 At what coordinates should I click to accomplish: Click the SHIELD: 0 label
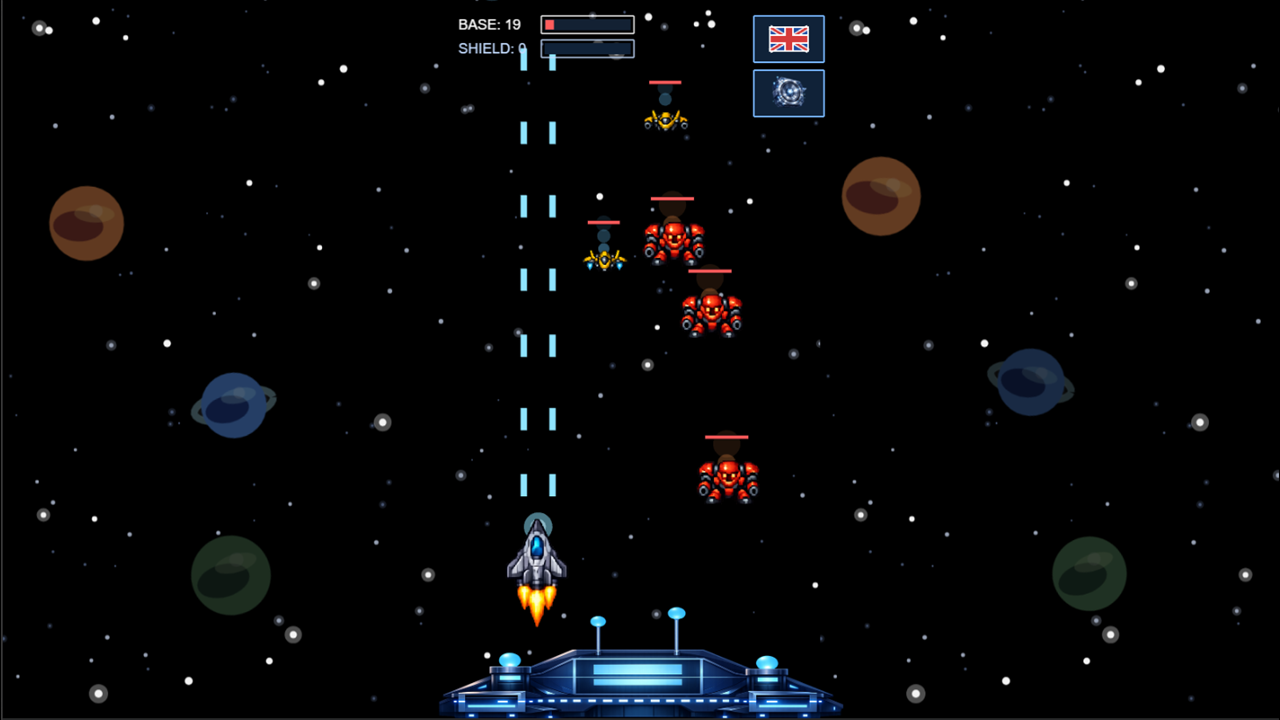point(490,48)
